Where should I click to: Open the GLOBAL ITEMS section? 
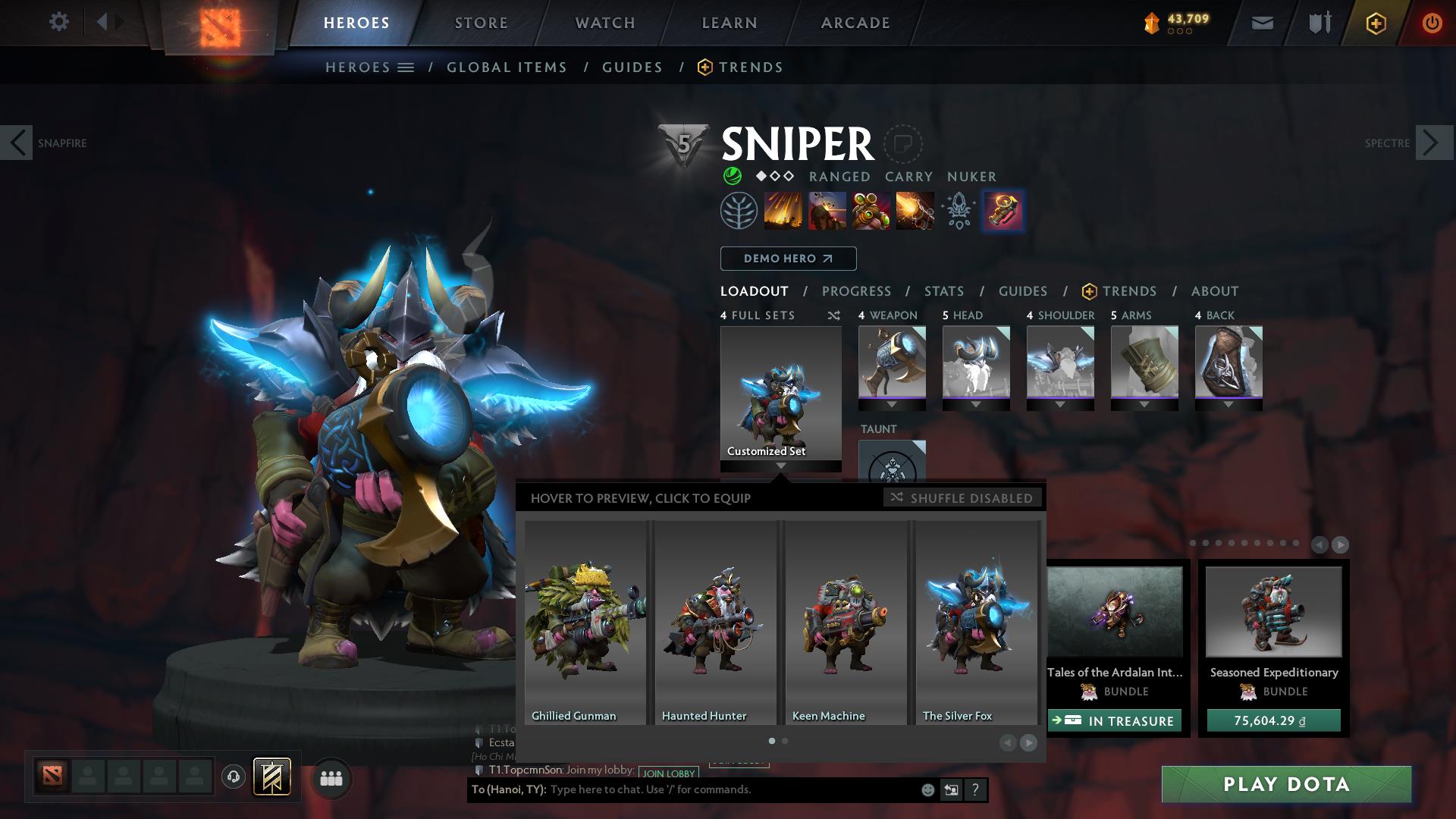(x=507, y=67)
